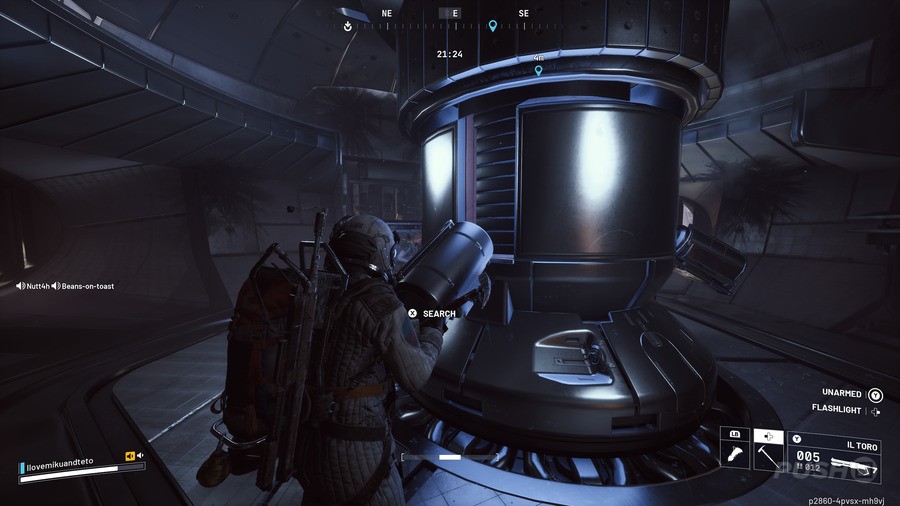
Task: Select the 4m objective marker pin
Action: coord(538,71)
